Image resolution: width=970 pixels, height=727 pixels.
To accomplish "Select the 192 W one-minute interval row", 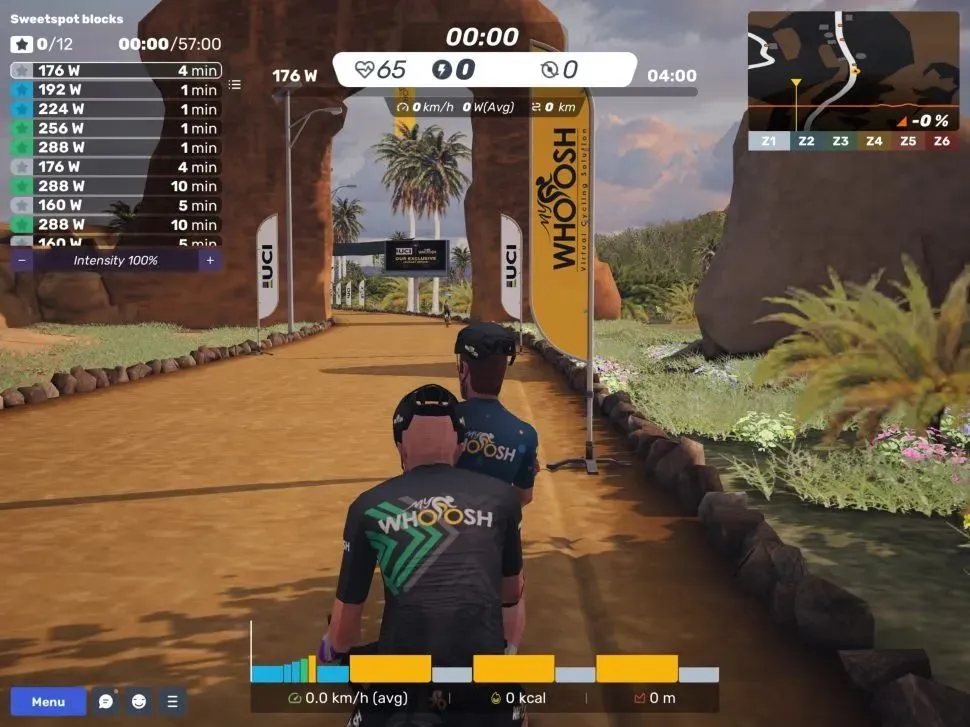I will [x=115, y=90].
